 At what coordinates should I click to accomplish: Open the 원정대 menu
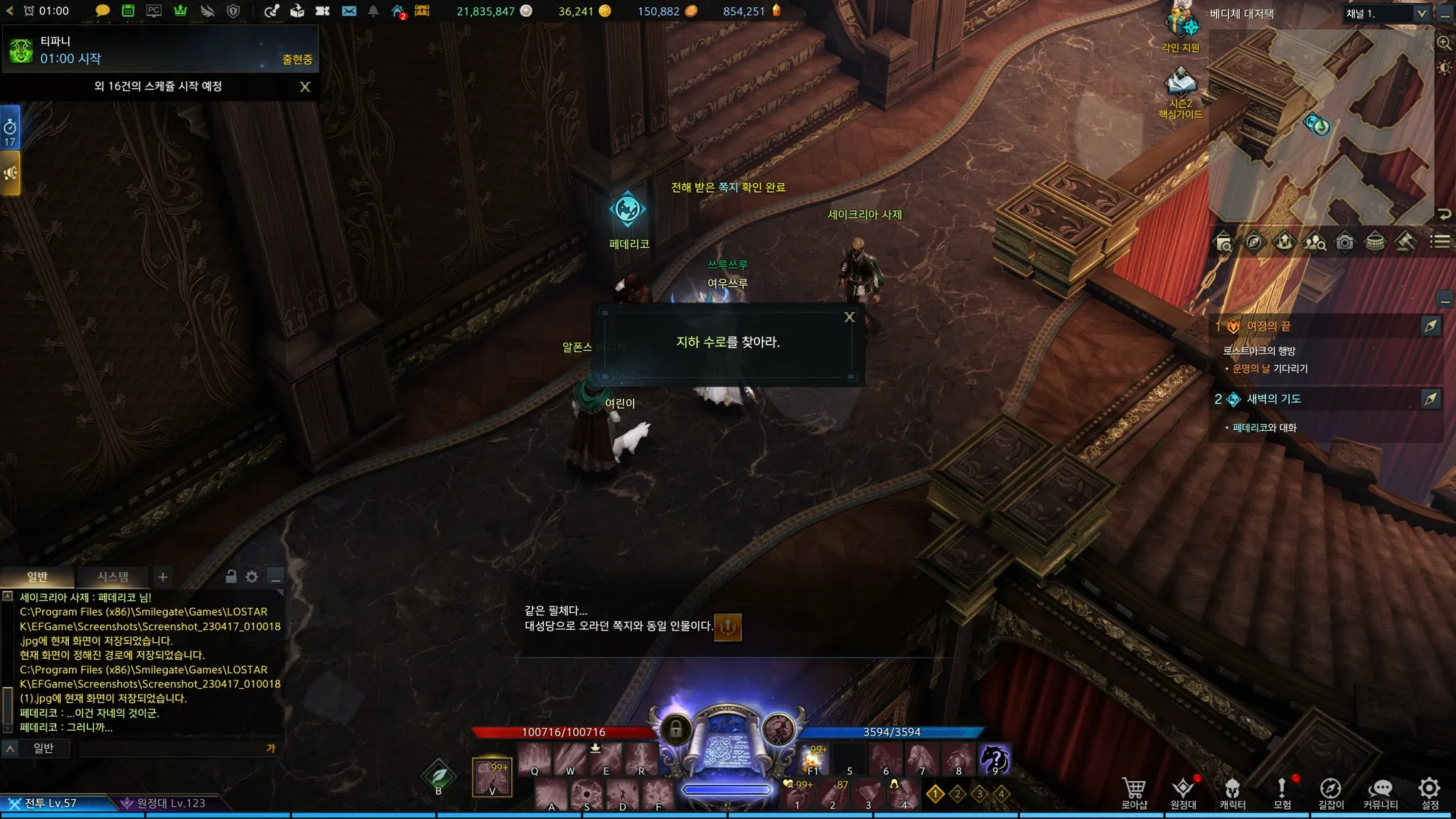tap(1183, 793)
